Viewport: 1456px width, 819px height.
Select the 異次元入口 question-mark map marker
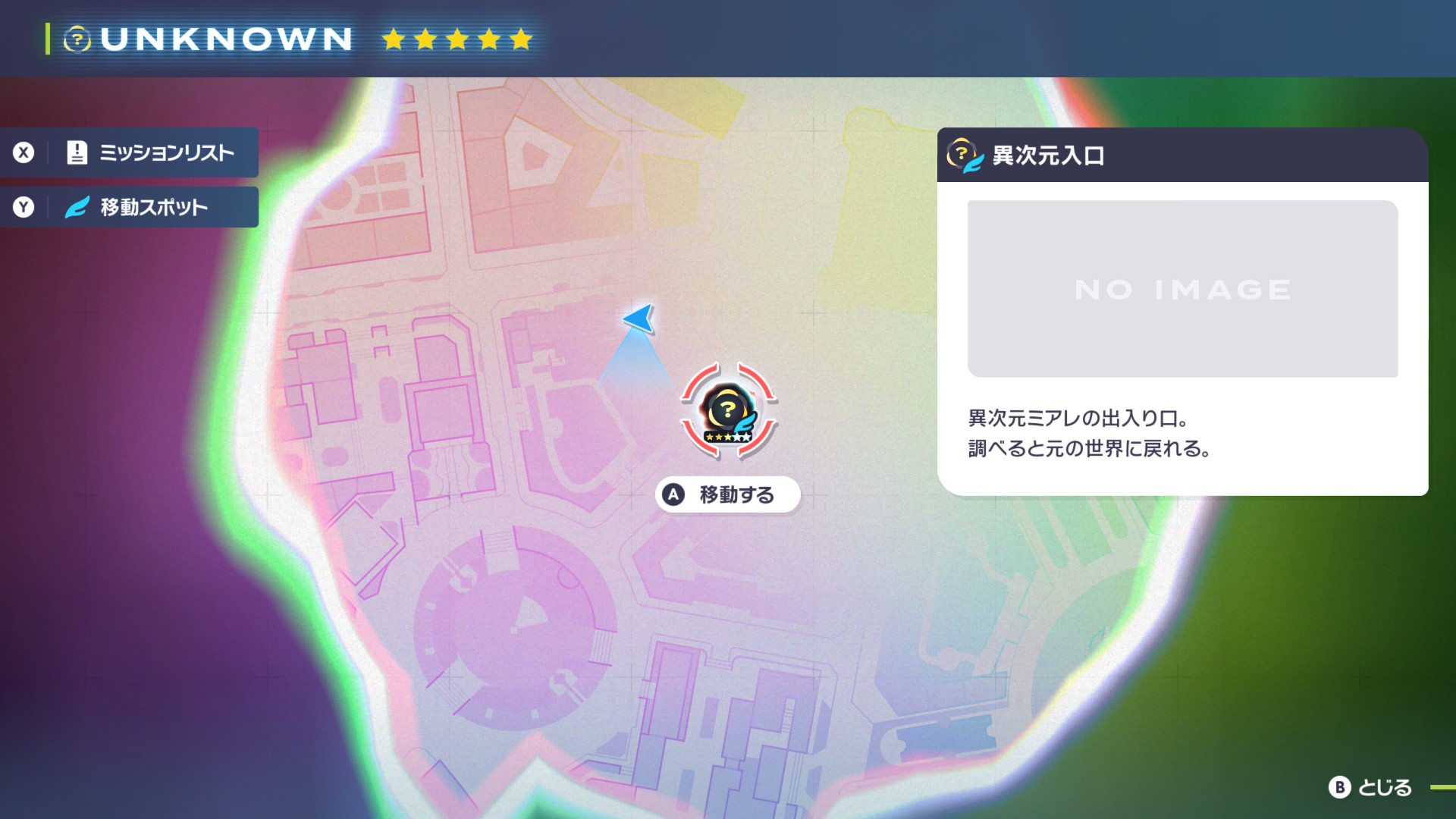(728, 412)
